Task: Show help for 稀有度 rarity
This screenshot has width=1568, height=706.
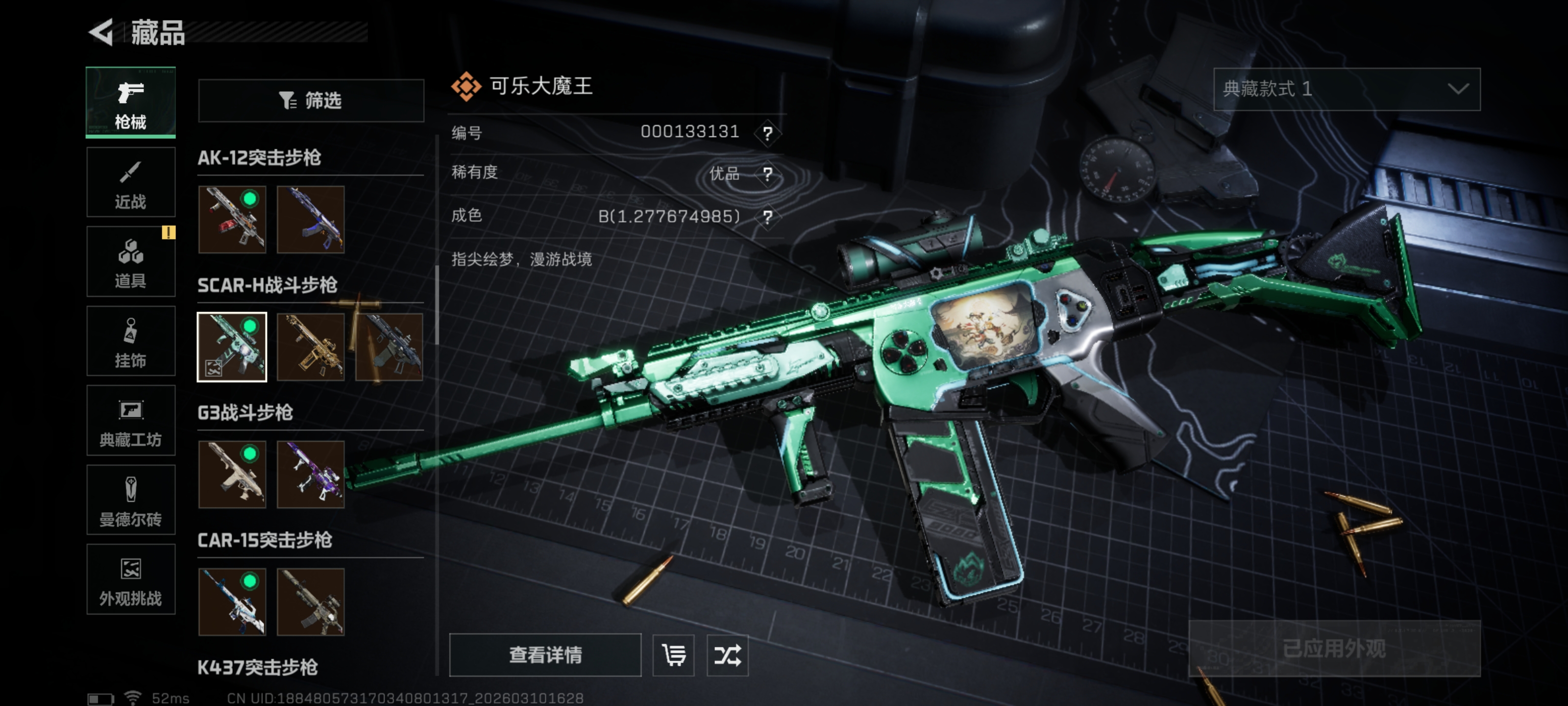Action: (x=767, y=175)
